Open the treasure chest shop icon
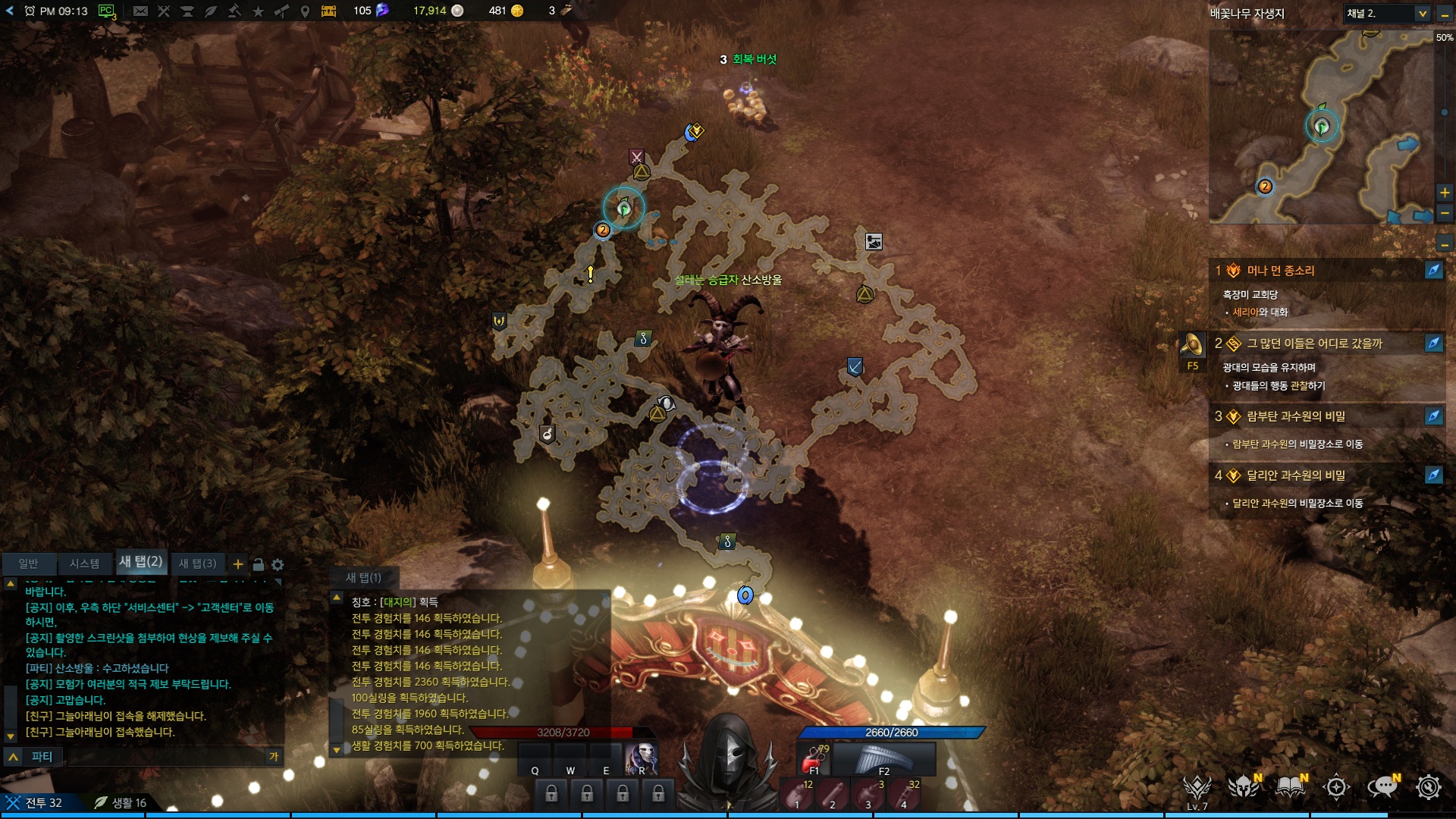 [x=328, y=11]
